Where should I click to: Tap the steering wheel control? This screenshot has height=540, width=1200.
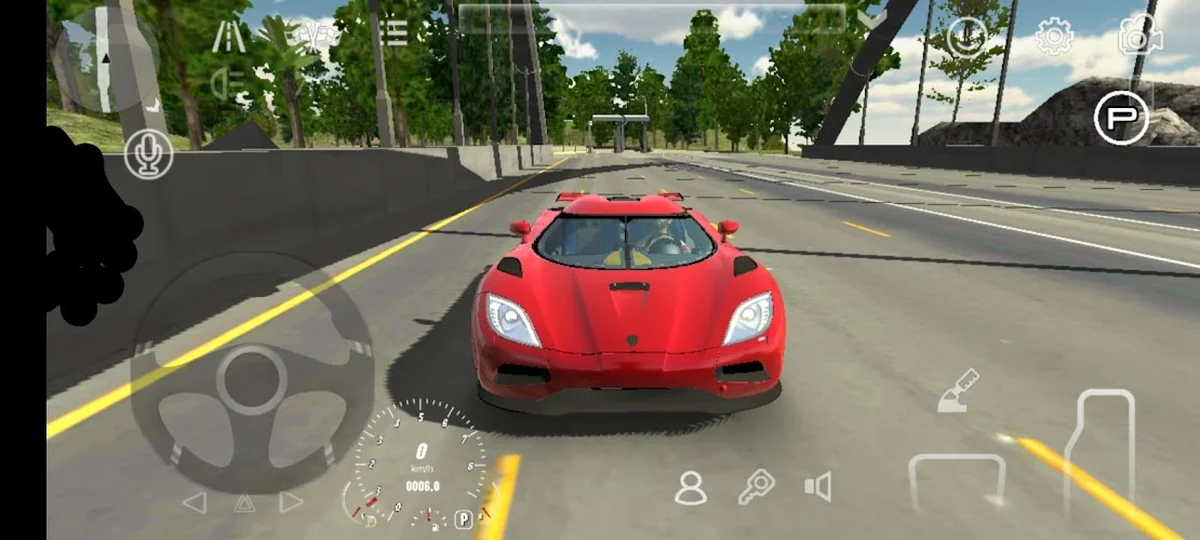coord(252,377)
